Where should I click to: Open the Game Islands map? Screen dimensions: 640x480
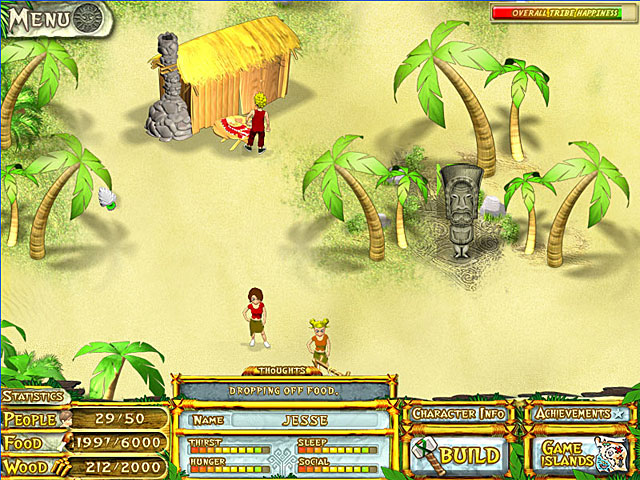[x=578, y=455]
